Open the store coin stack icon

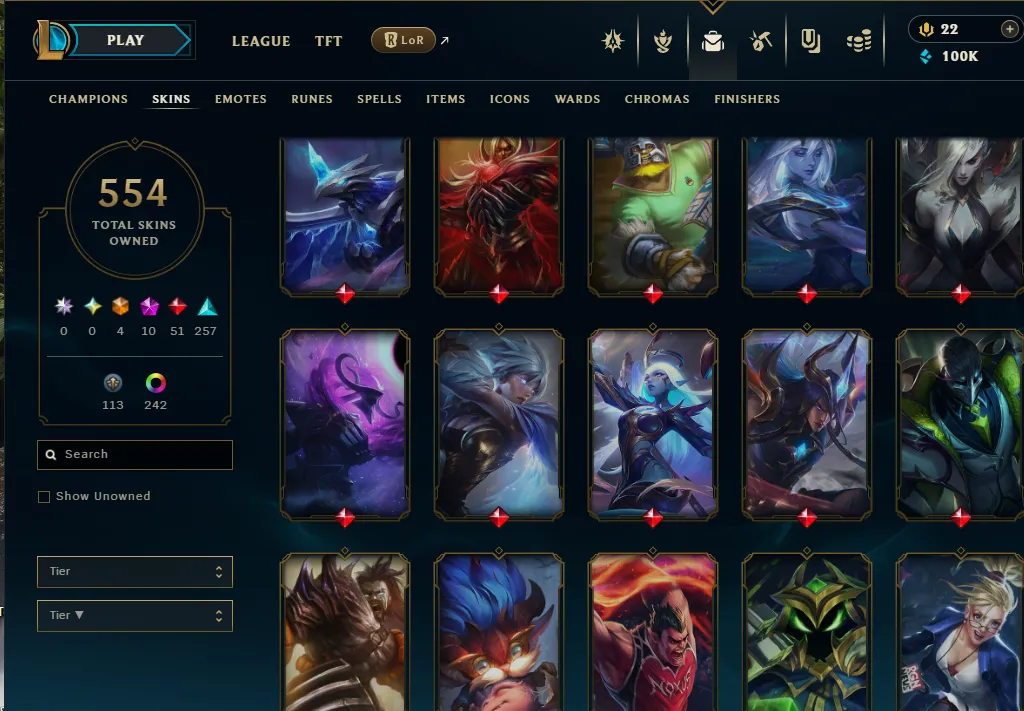858,41
